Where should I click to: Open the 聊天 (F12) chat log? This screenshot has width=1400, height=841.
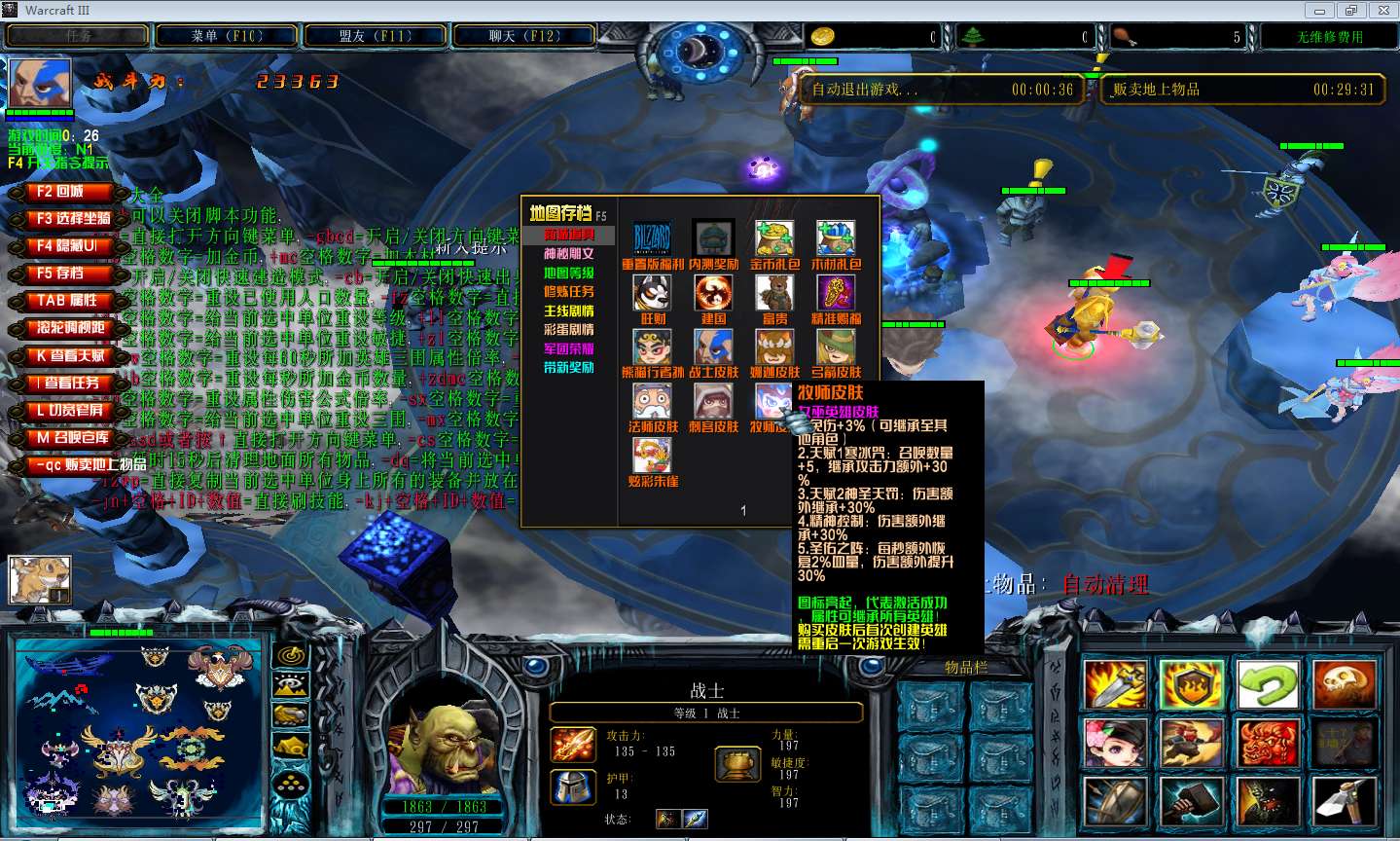coord(523,36)
